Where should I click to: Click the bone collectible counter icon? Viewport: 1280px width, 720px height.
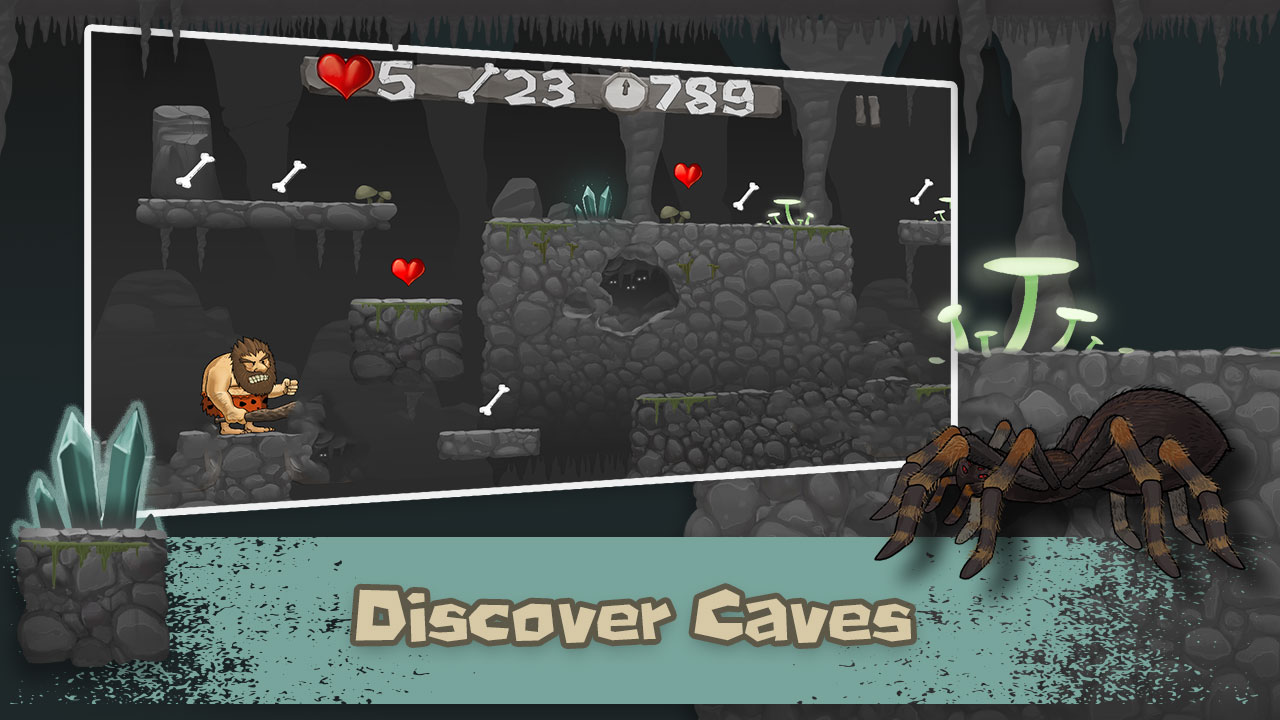tap(476, 84)
